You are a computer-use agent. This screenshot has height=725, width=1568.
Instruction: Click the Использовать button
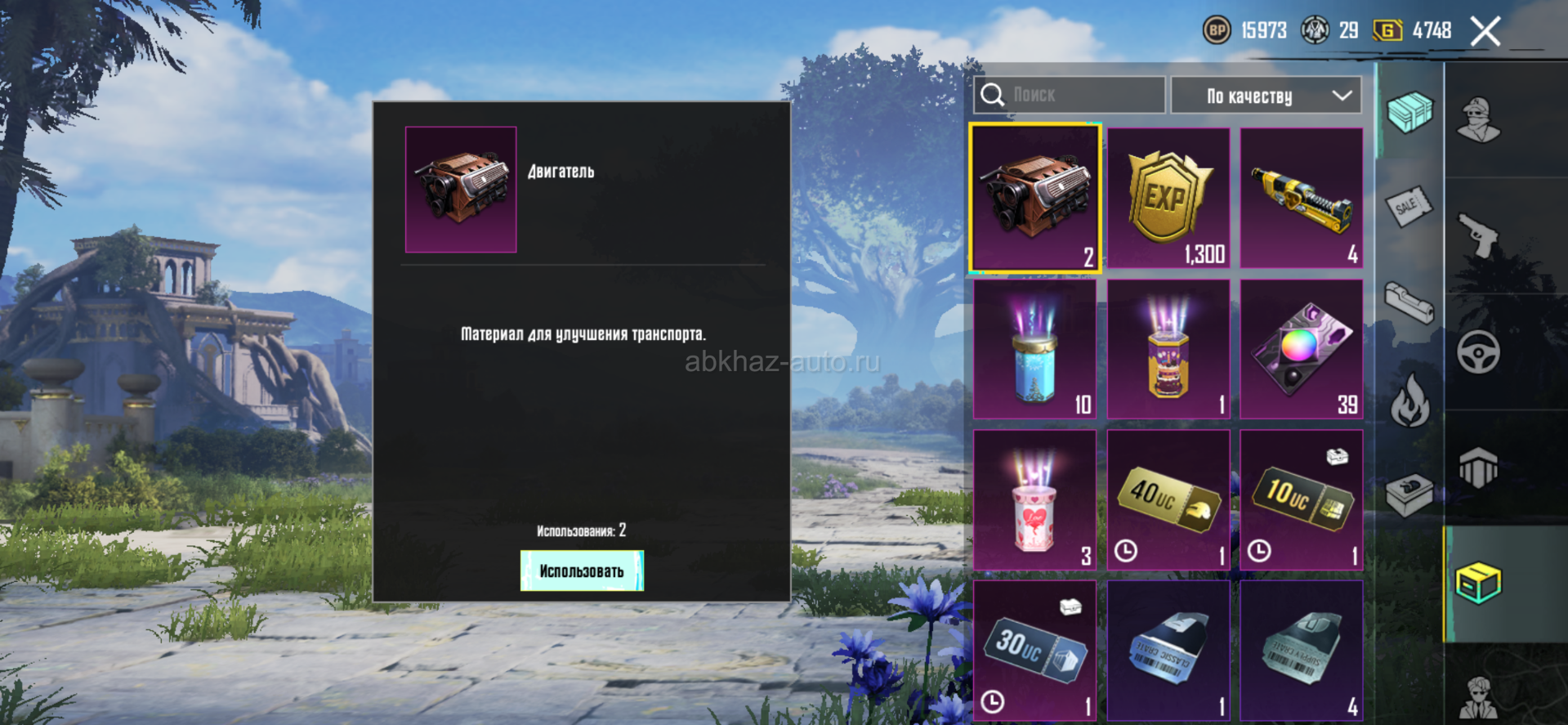pos(582,571)
